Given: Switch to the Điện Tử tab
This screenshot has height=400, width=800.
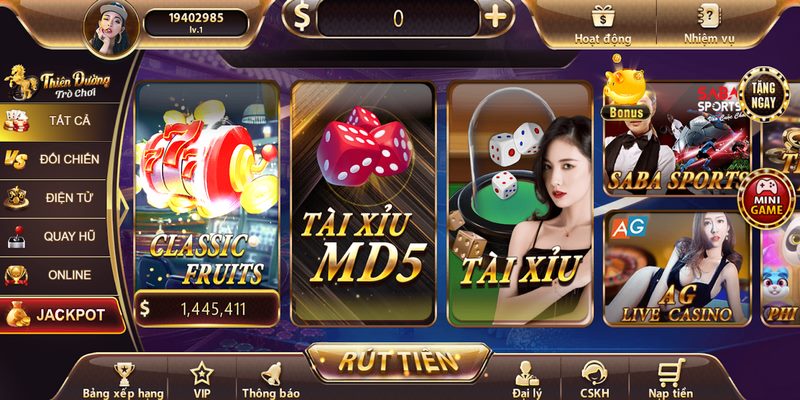Looking at the screenshot, I should [x=60, y=197].
